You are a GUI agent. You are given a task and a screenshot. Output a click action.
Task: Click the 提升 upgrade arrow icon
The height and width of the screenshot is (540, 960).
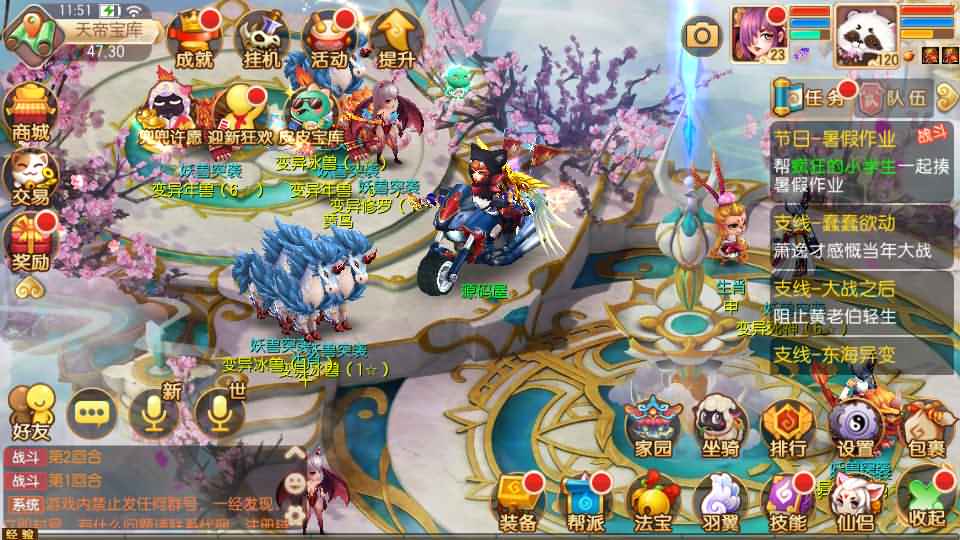(x=397, y=40)
